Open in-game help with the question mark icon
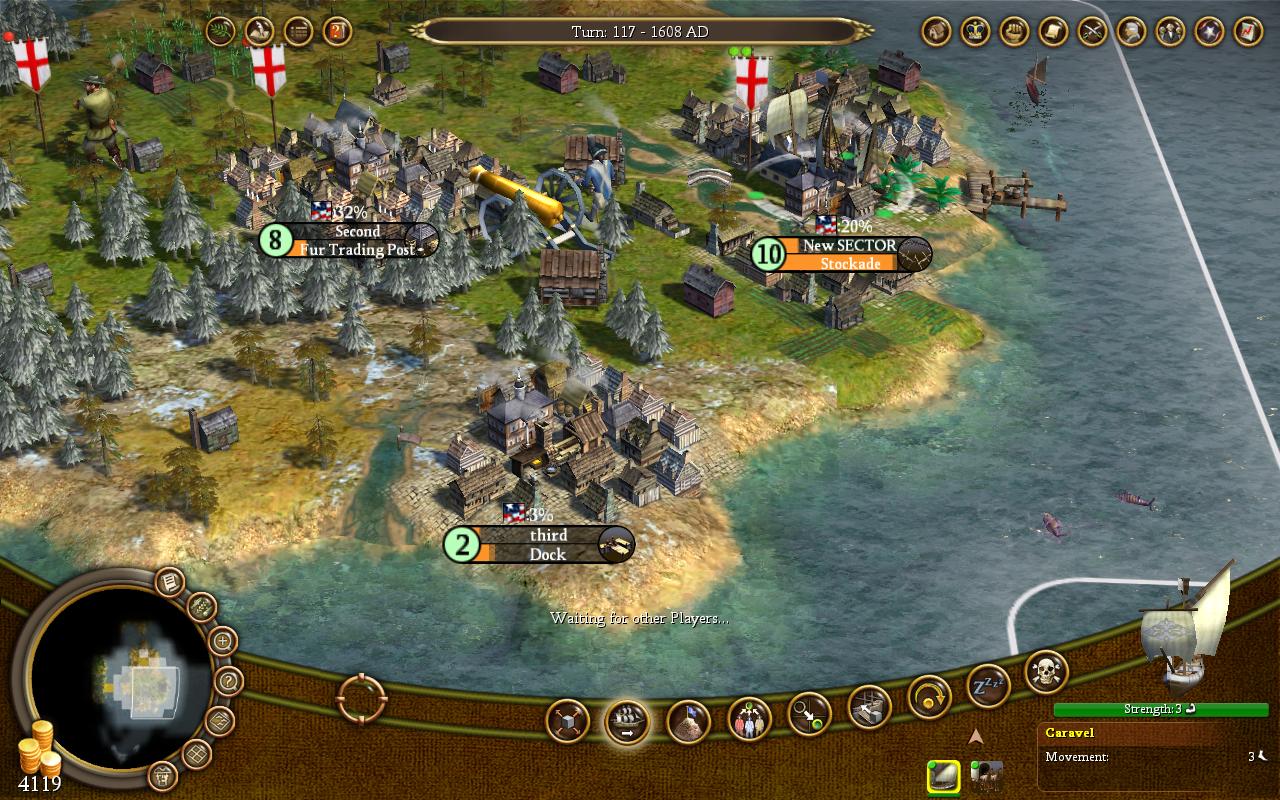The width and height of the screenshot is (1280, 800). click(x=229, y=680)
